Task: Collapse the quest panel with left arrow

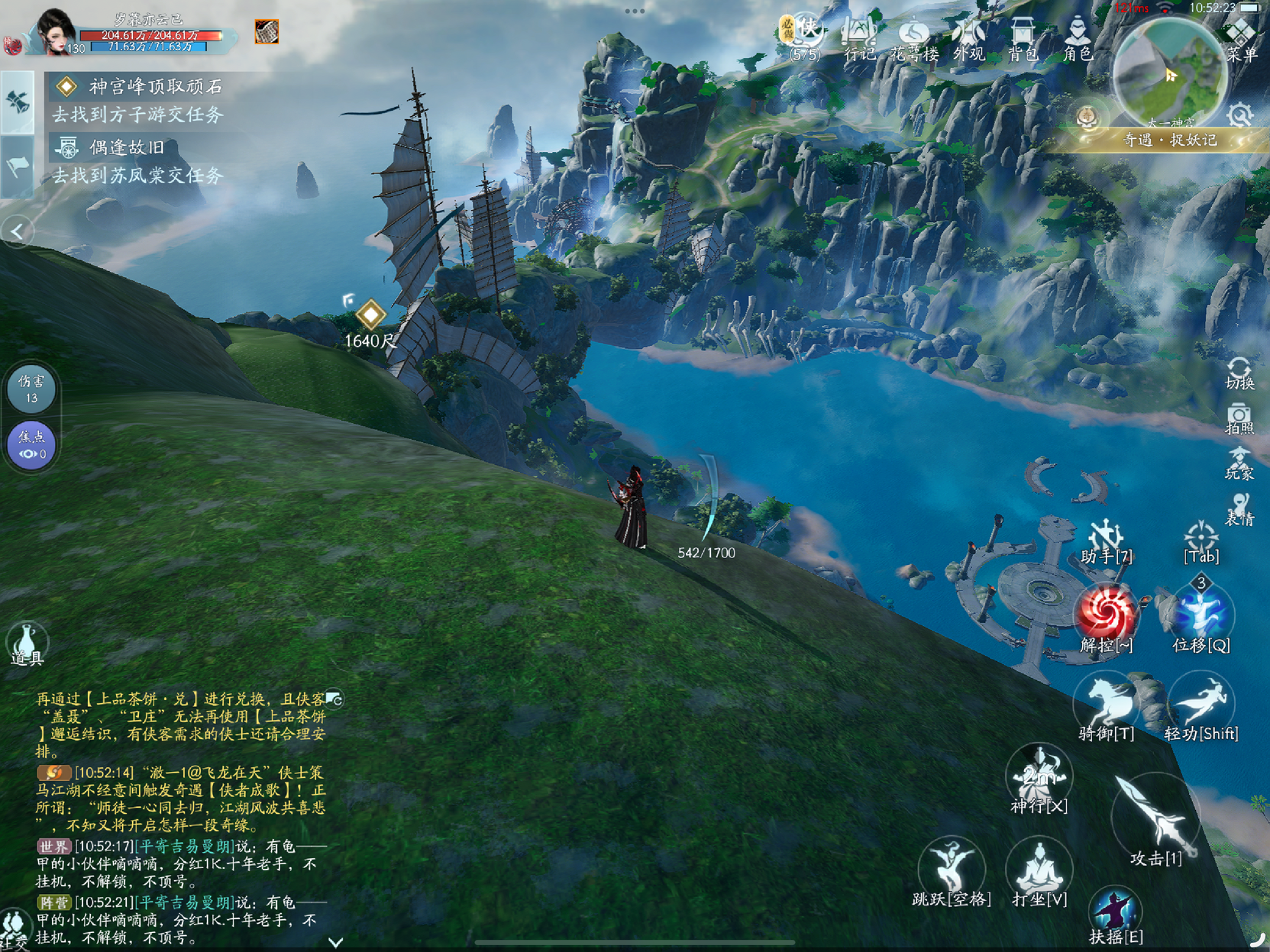Action: [x=18, y=231]
